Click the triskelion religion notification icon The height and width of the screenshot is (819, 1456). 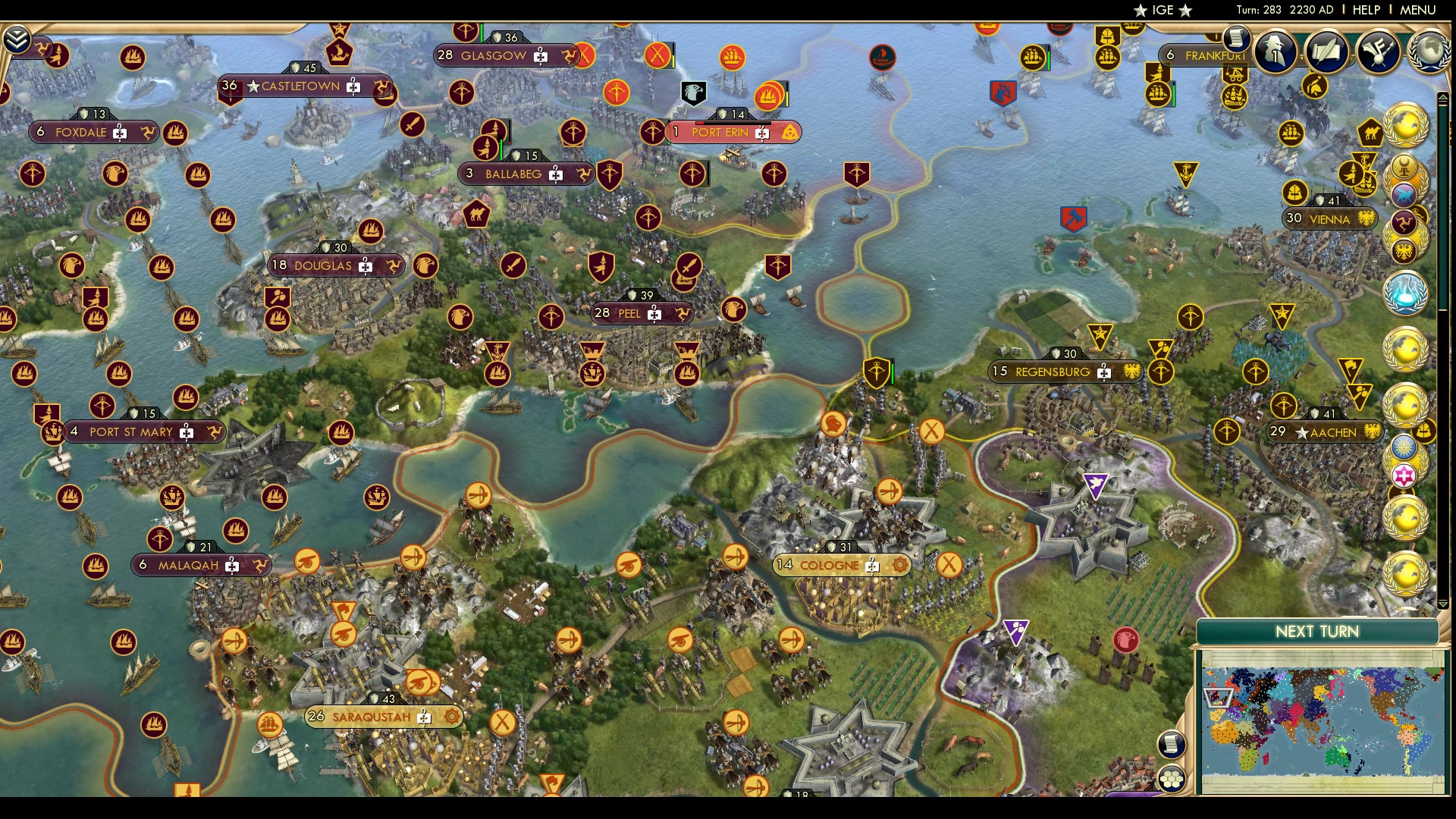pos(1404,223)
